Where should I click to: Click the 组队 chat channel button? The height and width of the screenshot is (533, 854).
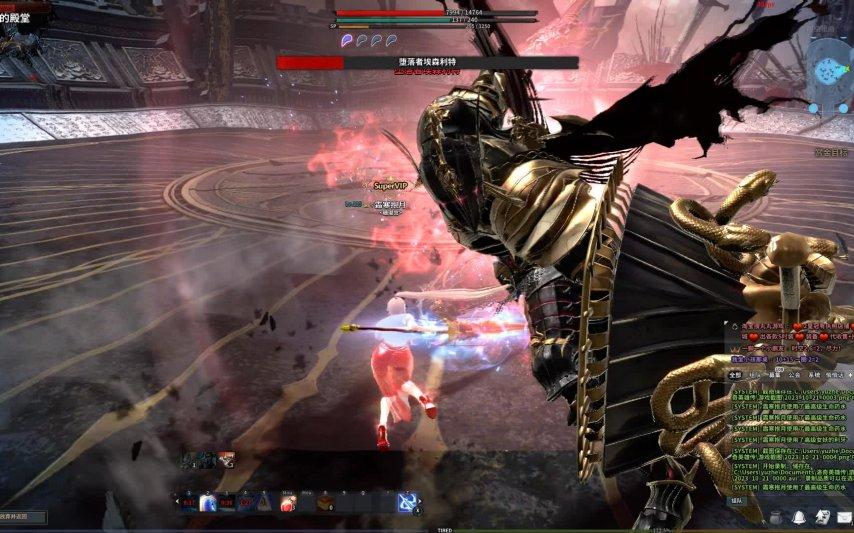coord(738,499)
